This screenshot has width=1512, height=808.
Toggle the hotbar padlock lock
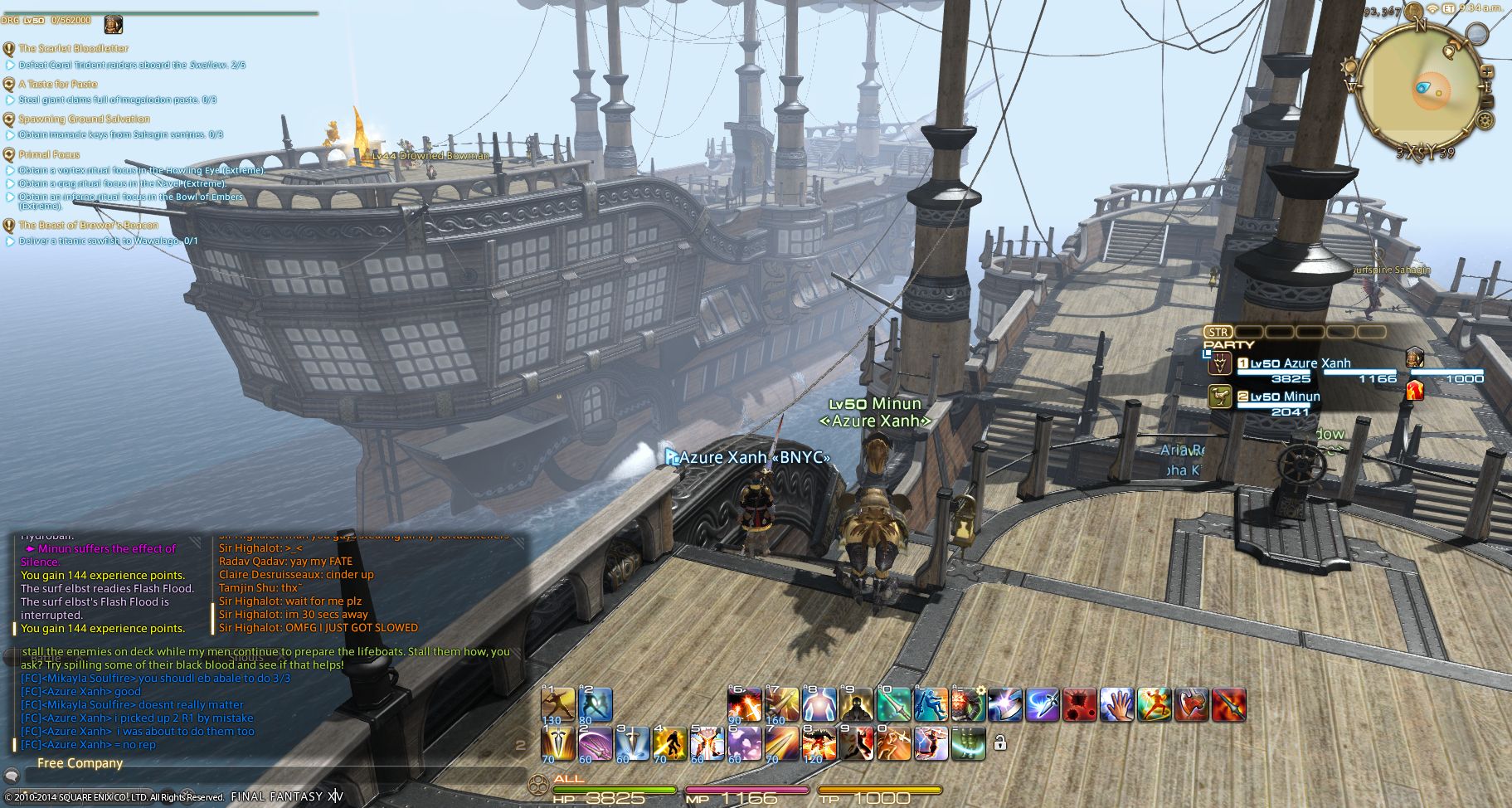(1000, 743)
